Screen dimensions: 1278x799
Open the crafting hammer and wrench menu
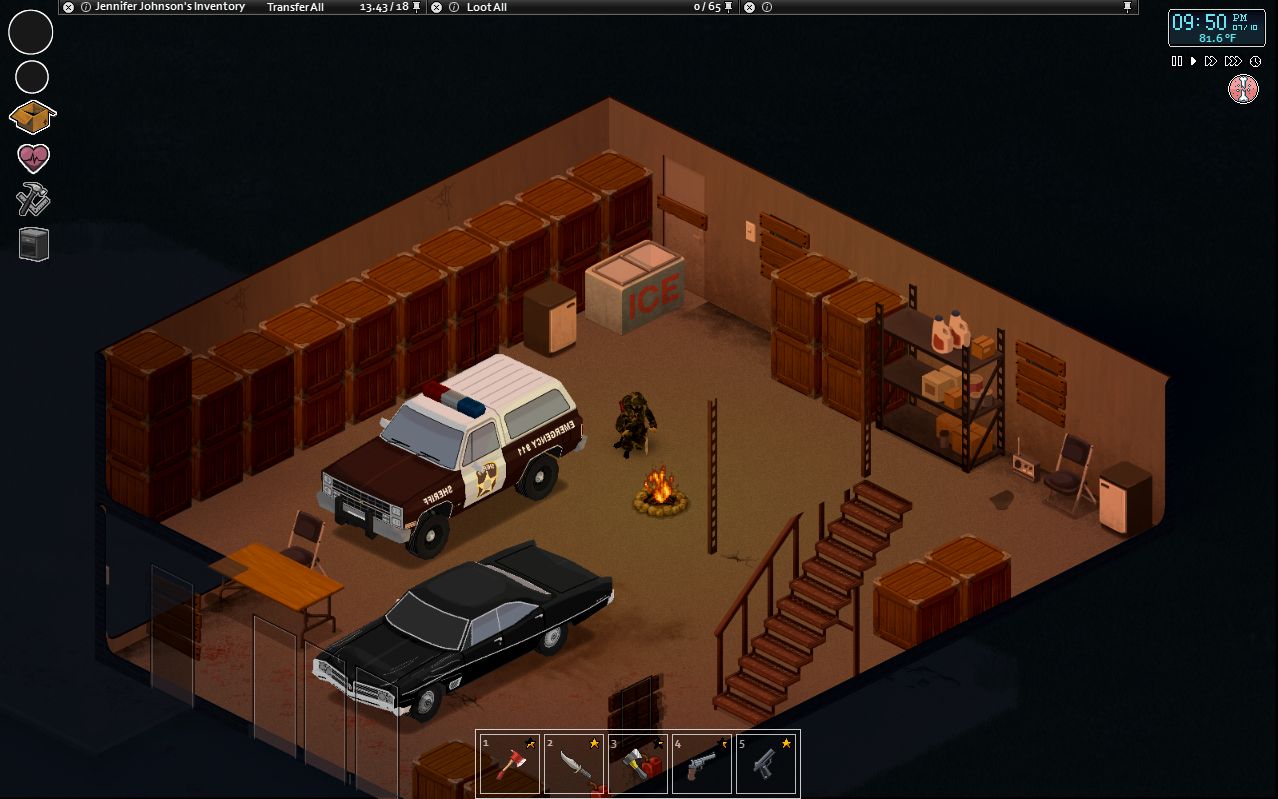click(33, 200)
